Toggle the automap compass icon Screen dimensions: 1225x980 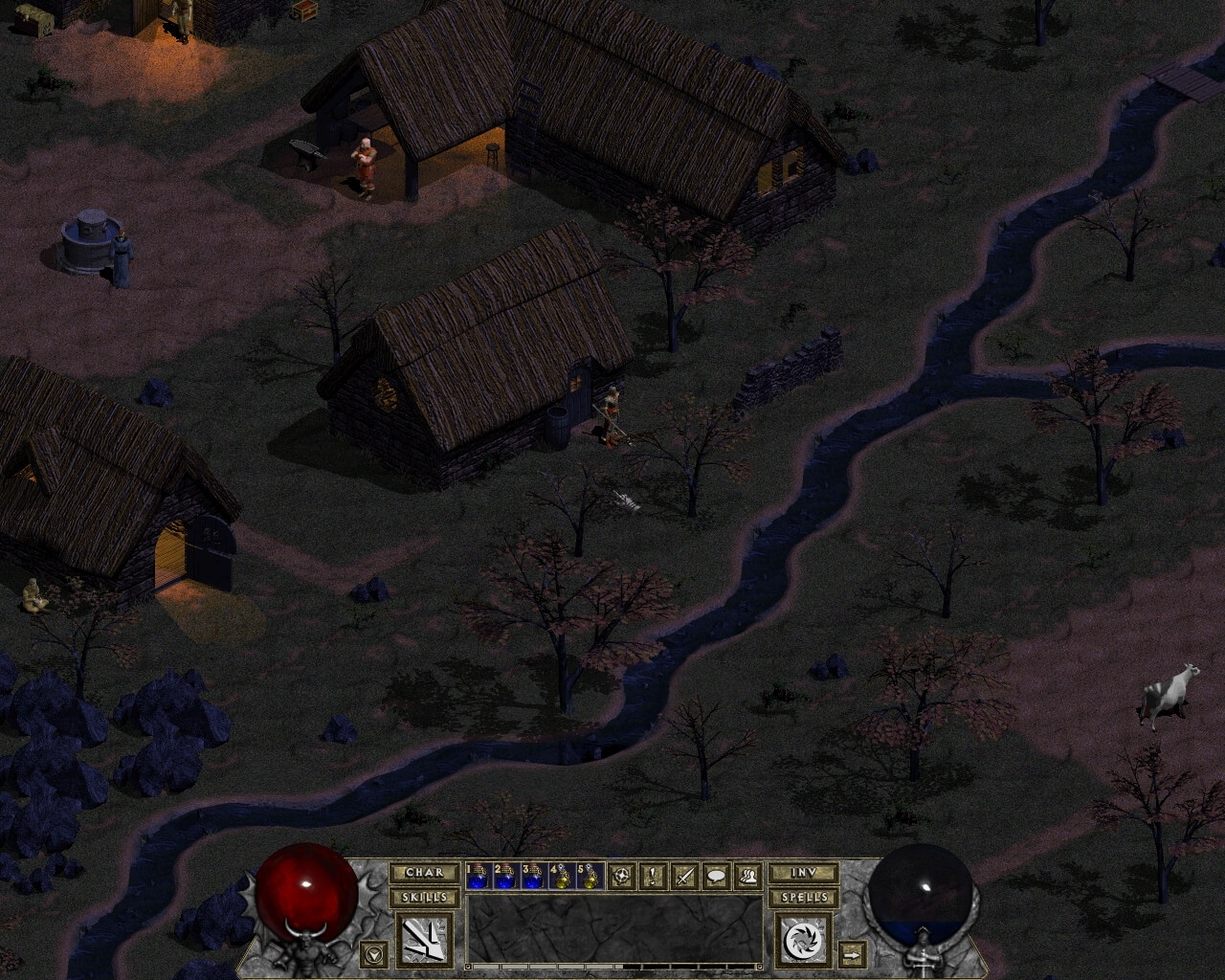(625, 875)
